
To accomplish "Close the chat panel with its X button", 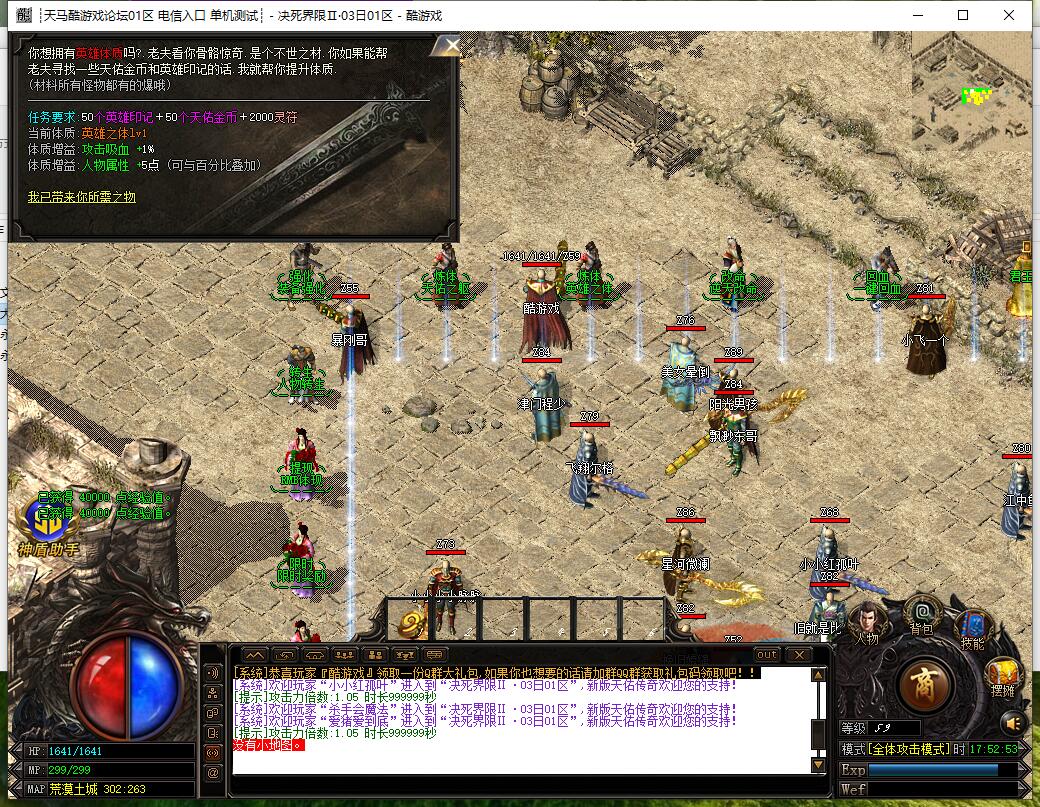I will point(798,655).
